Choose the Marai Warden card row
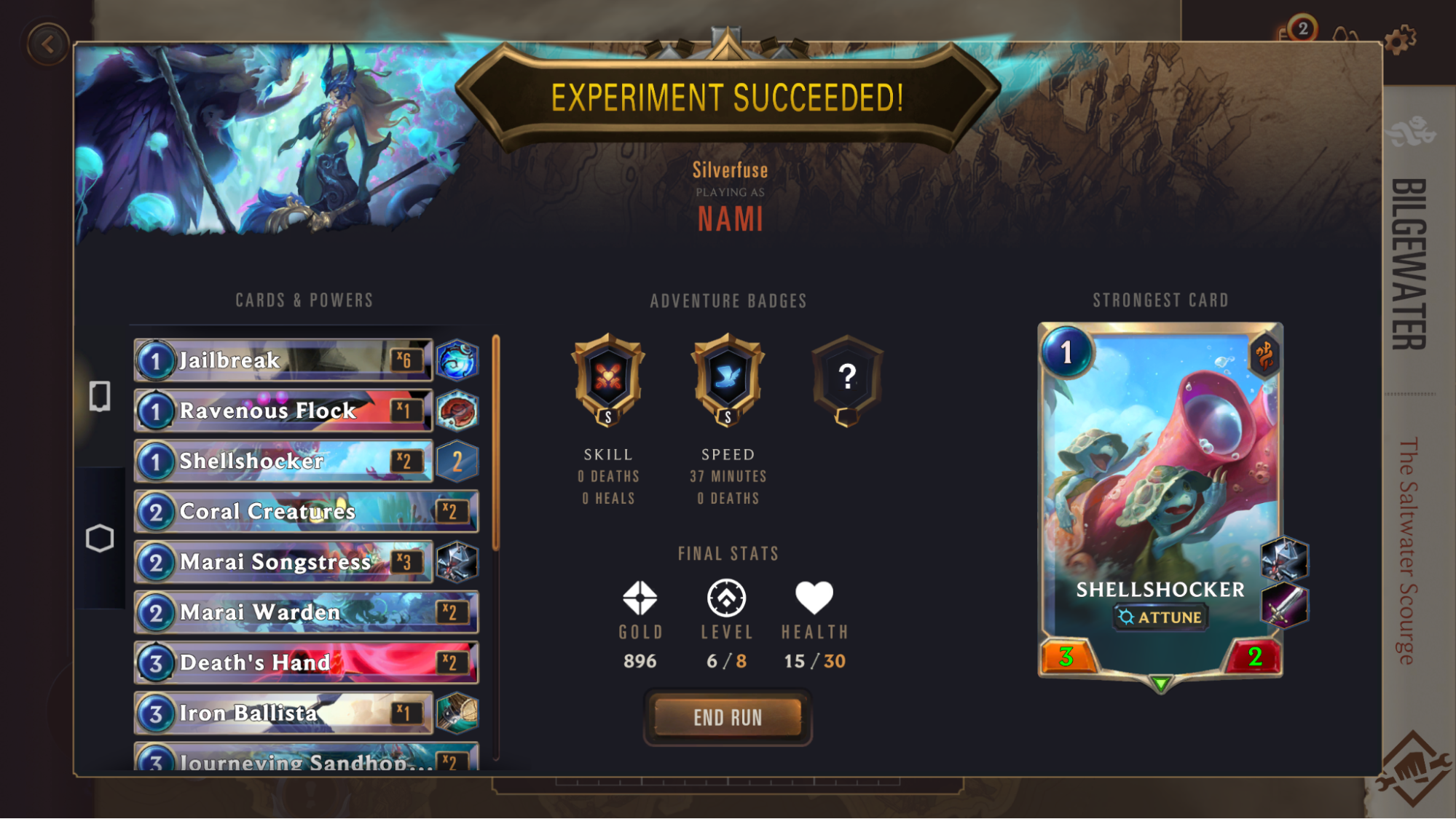Viewport: 1456px width, 819px height. pos(306,612)
